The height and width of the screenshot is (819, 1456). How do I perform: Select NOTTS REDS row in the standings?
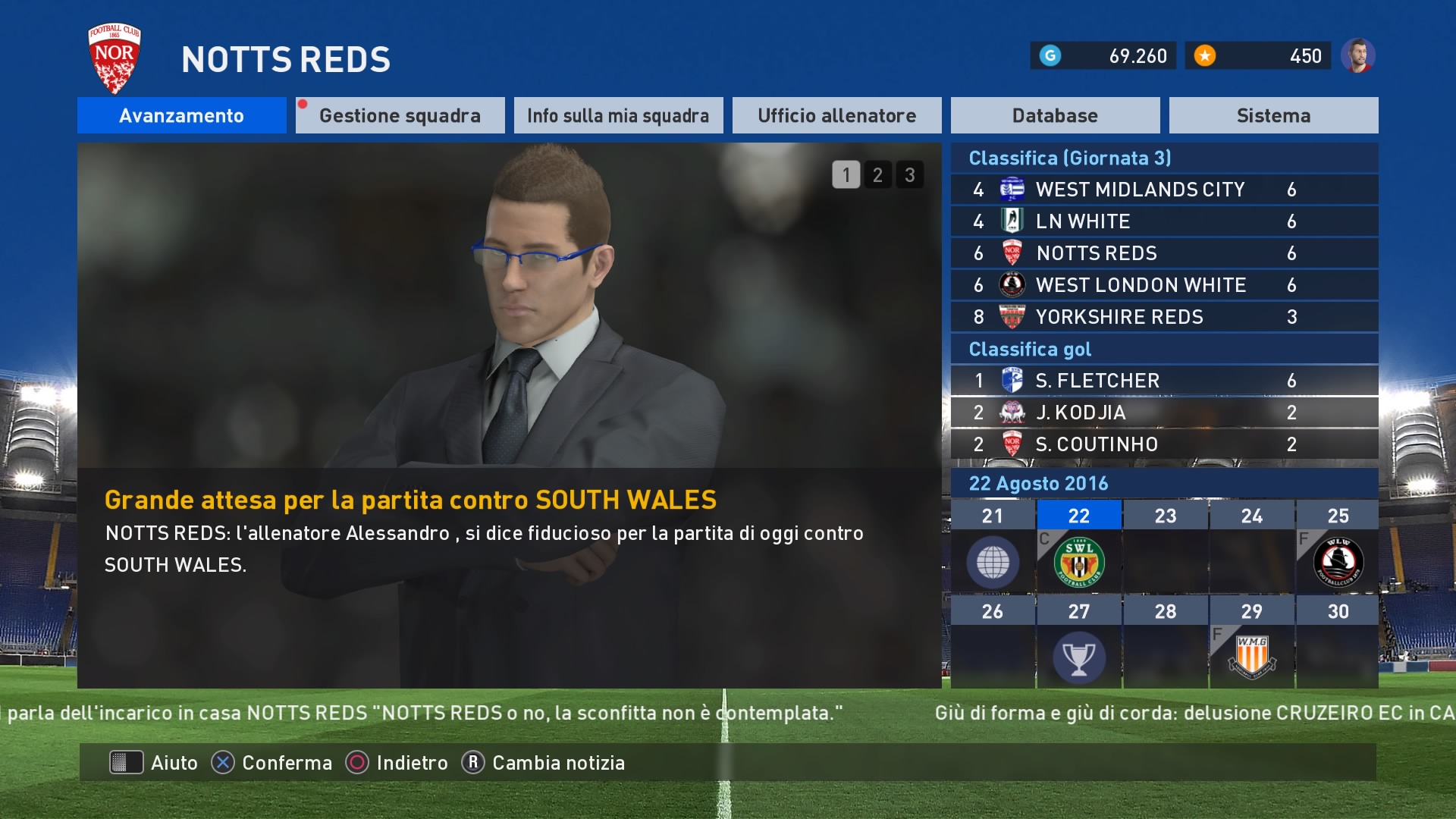pos(1164,253)
